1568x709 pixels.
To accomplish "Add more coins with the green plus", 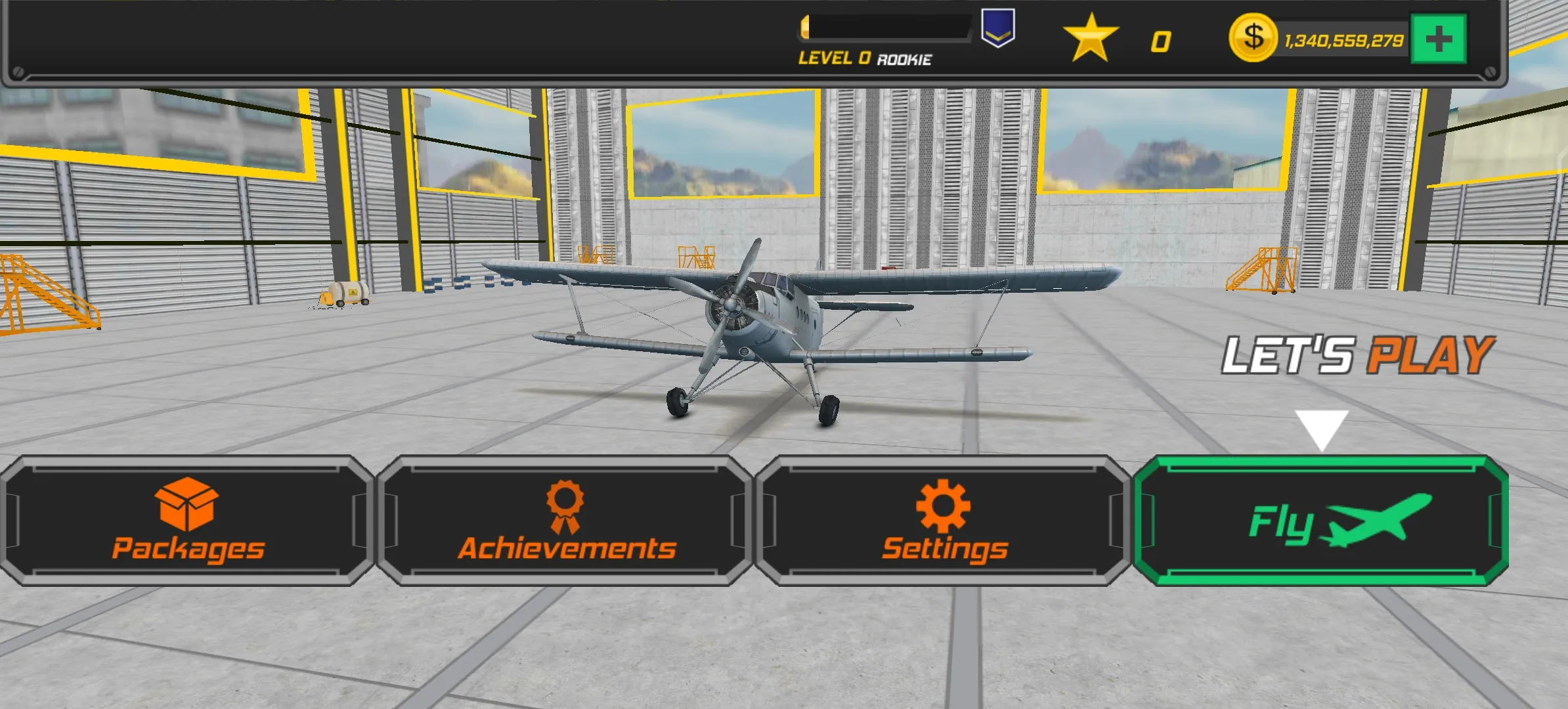I will pos(1438,39).
